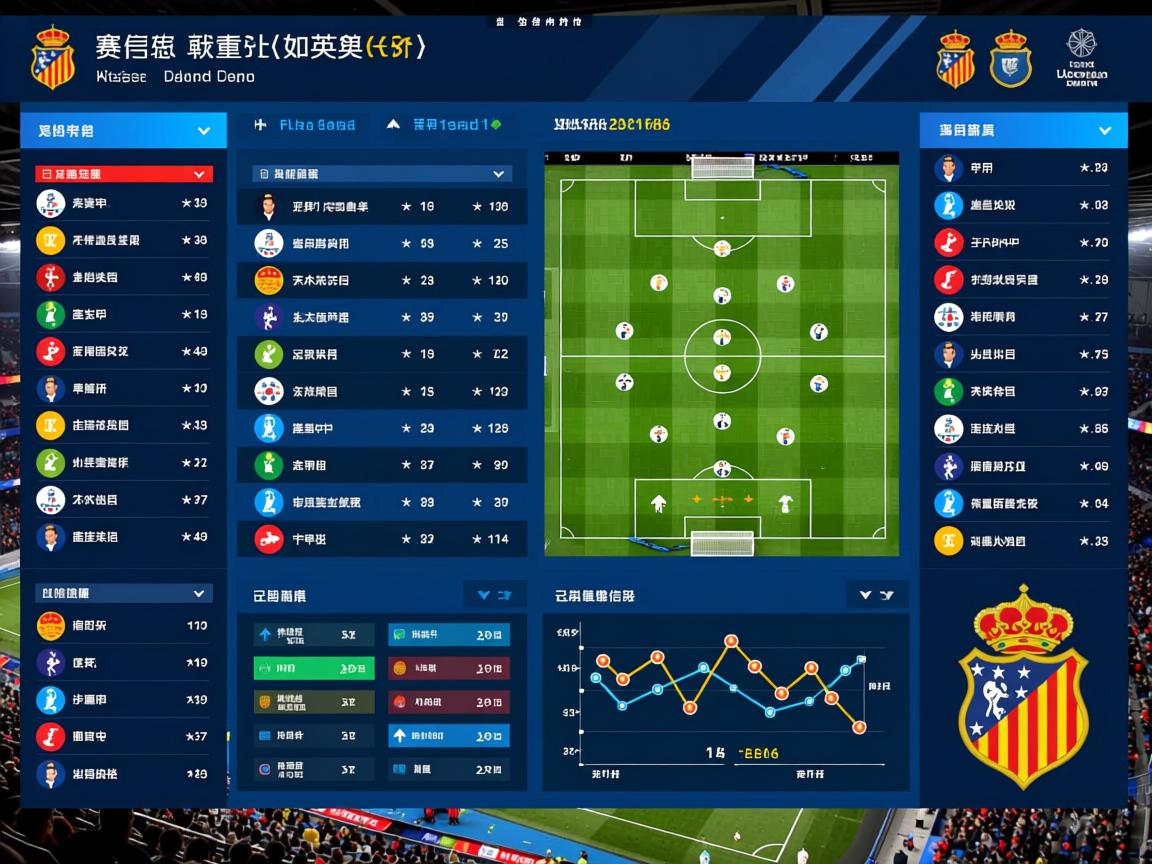
Task: Pick the right-panel player rated .70
Action: (1022, 242)
